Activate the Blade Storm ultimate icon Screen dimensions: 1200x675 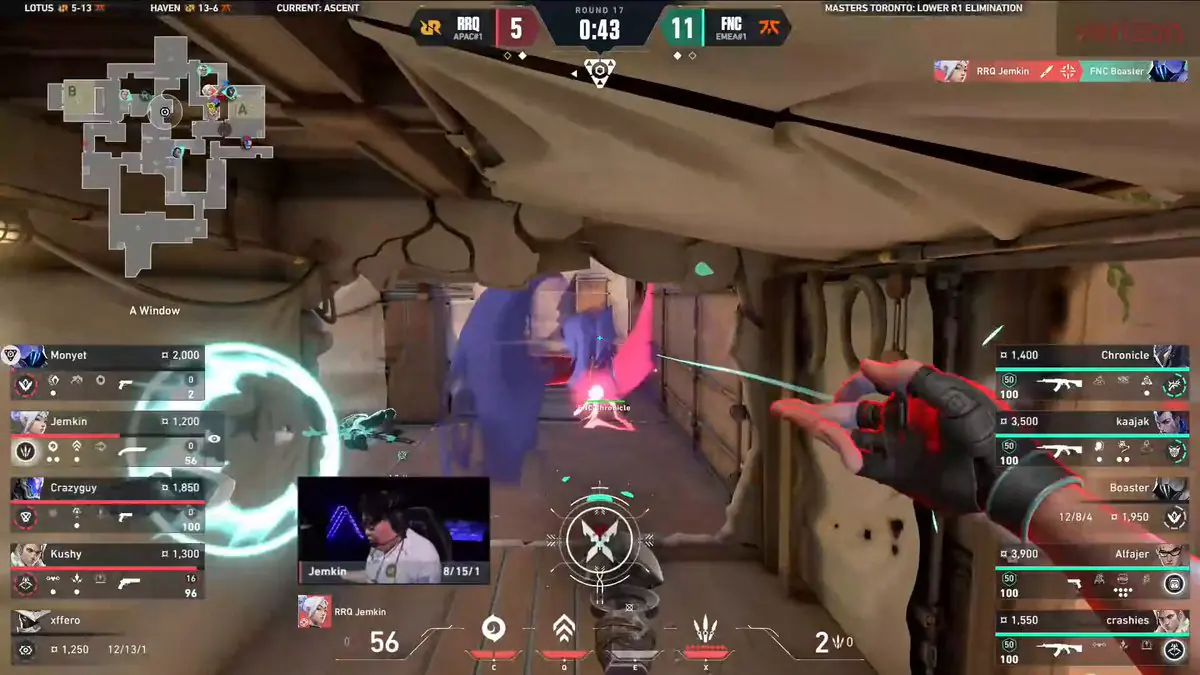coord(706,632)
